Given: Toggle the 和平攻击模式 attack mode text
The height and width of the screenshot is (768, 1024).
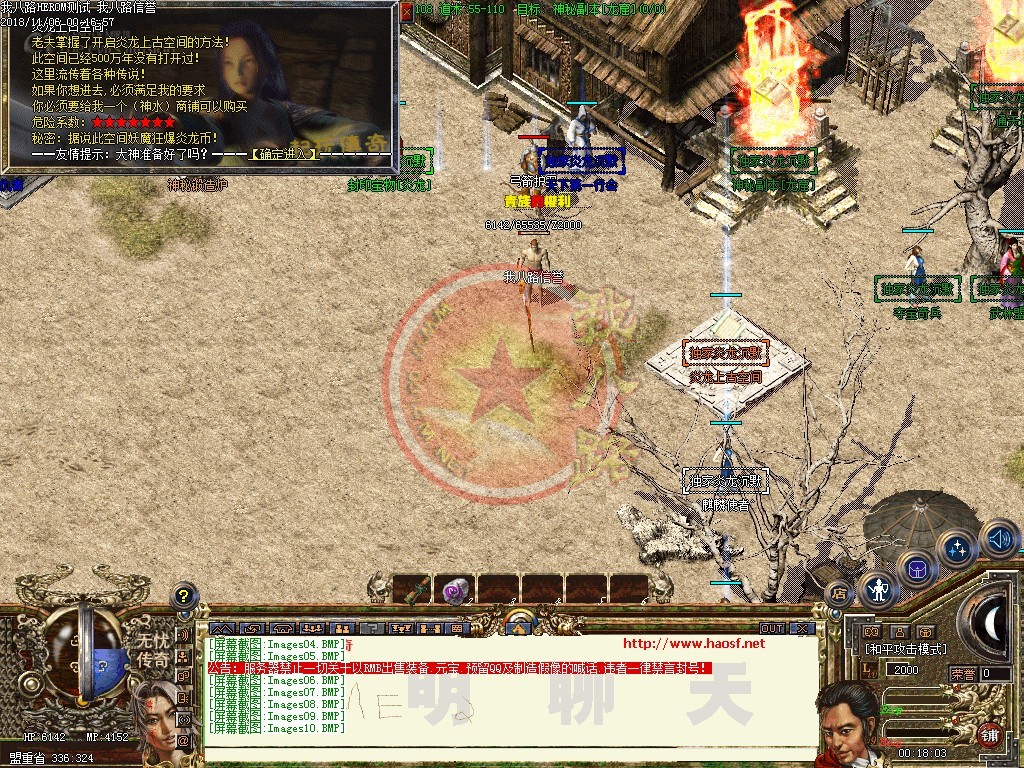Looking at the screenshot, I should point(905,650).
